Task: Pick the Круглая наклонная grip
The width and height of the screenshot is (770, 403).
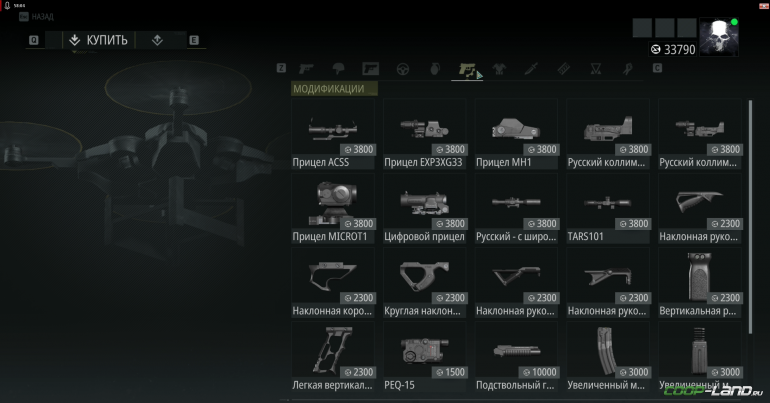Action: pyautogui.click(x=426, y=284)
